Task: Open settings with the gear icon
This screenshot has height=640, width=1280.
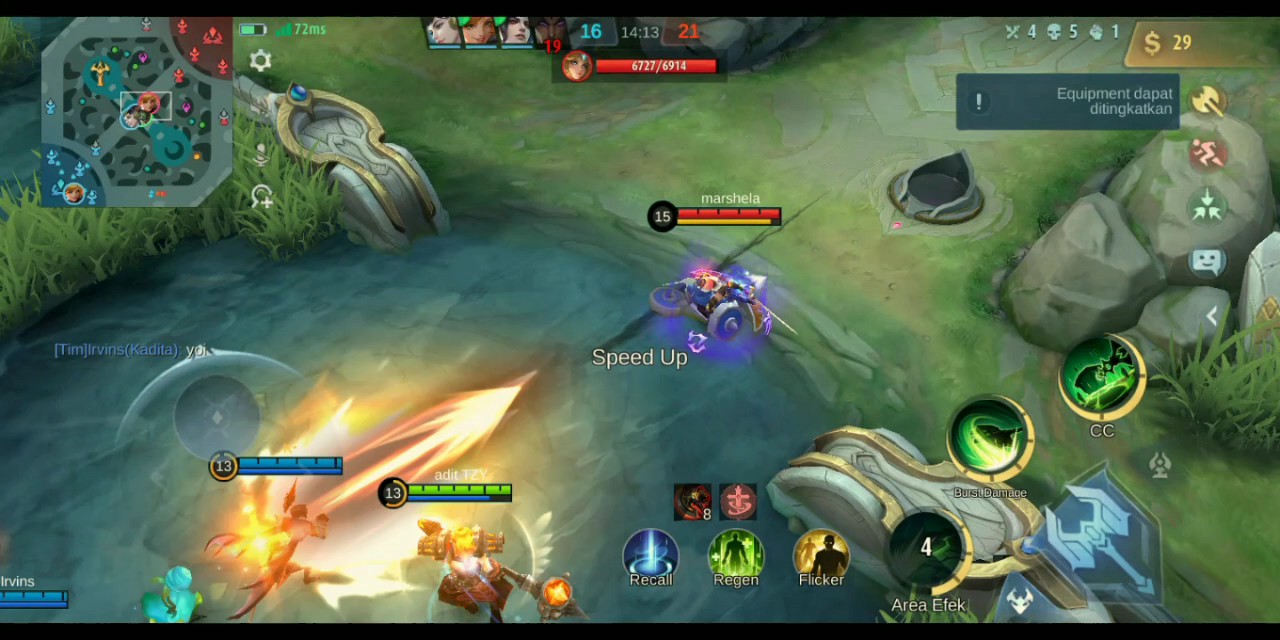Action: [260, 61]
